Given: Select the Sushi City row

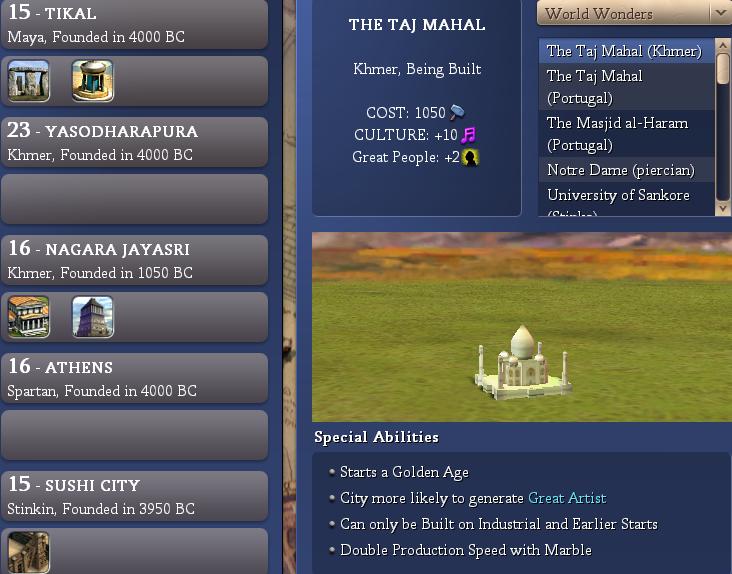Looking at the screenshot, I should 134,496.
